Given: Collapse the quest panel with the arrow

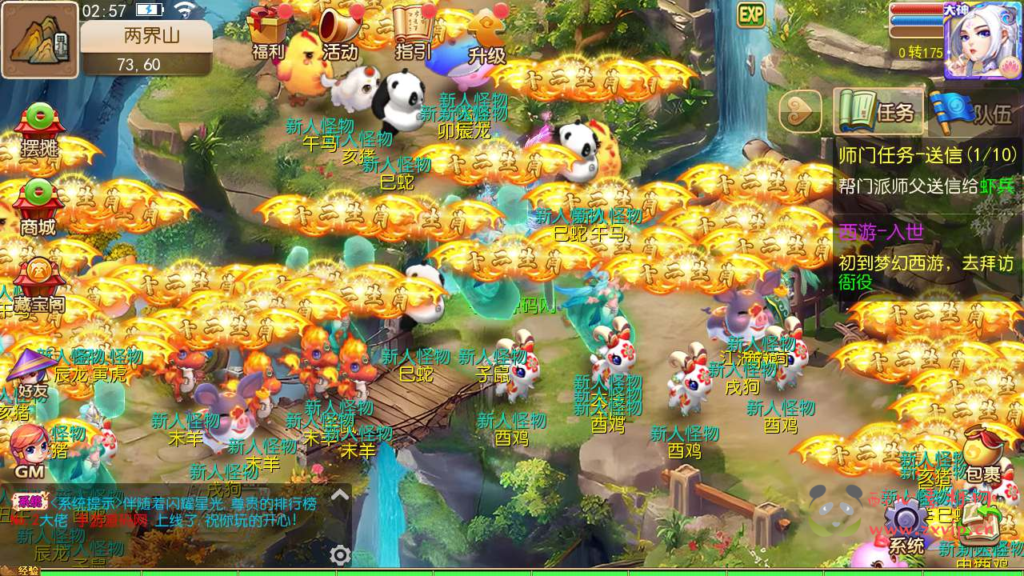Looking at the screenshot, I should 799,109.
